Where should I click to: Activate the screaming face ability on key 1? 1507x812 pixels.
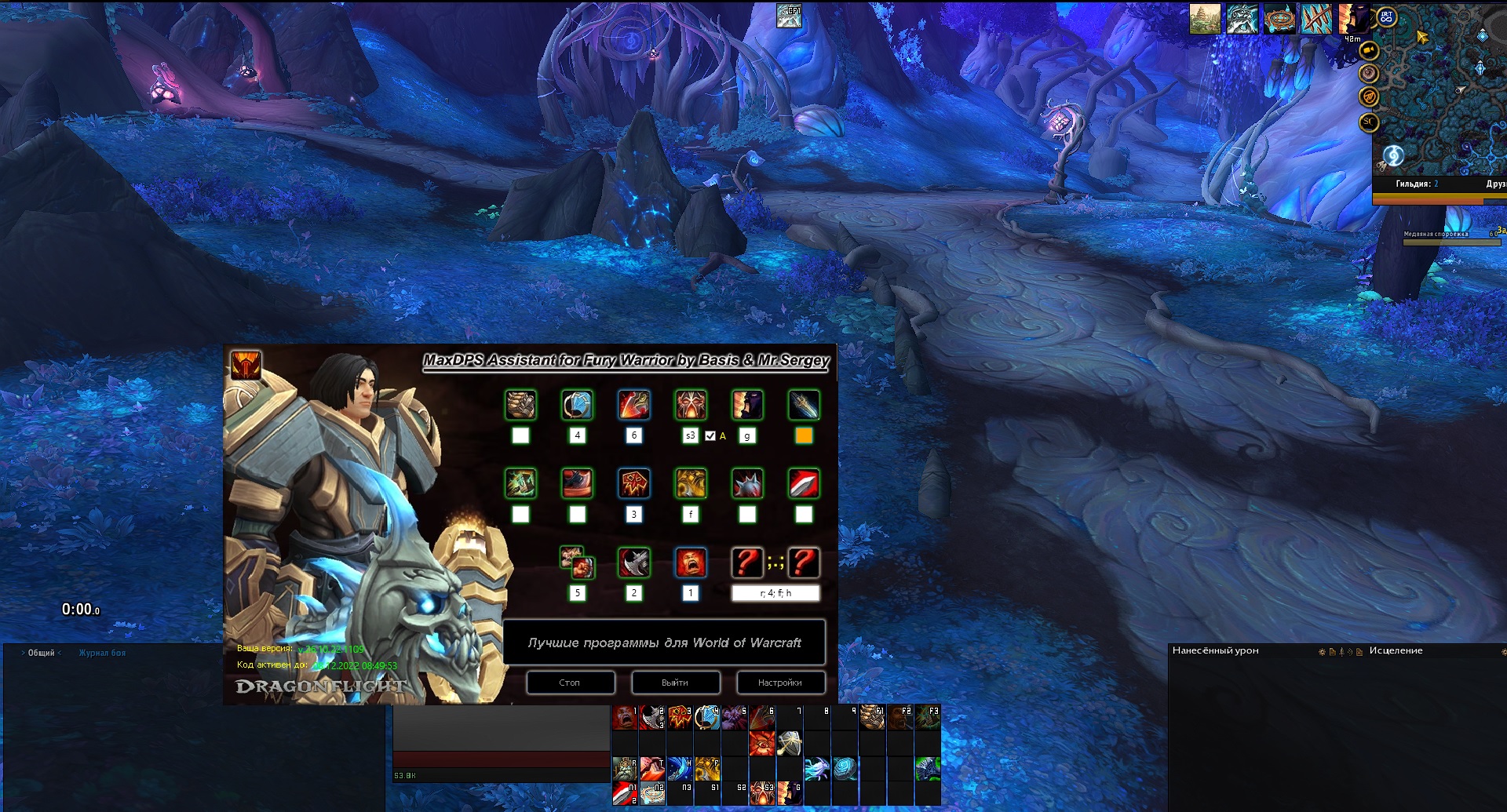[624, 717]
